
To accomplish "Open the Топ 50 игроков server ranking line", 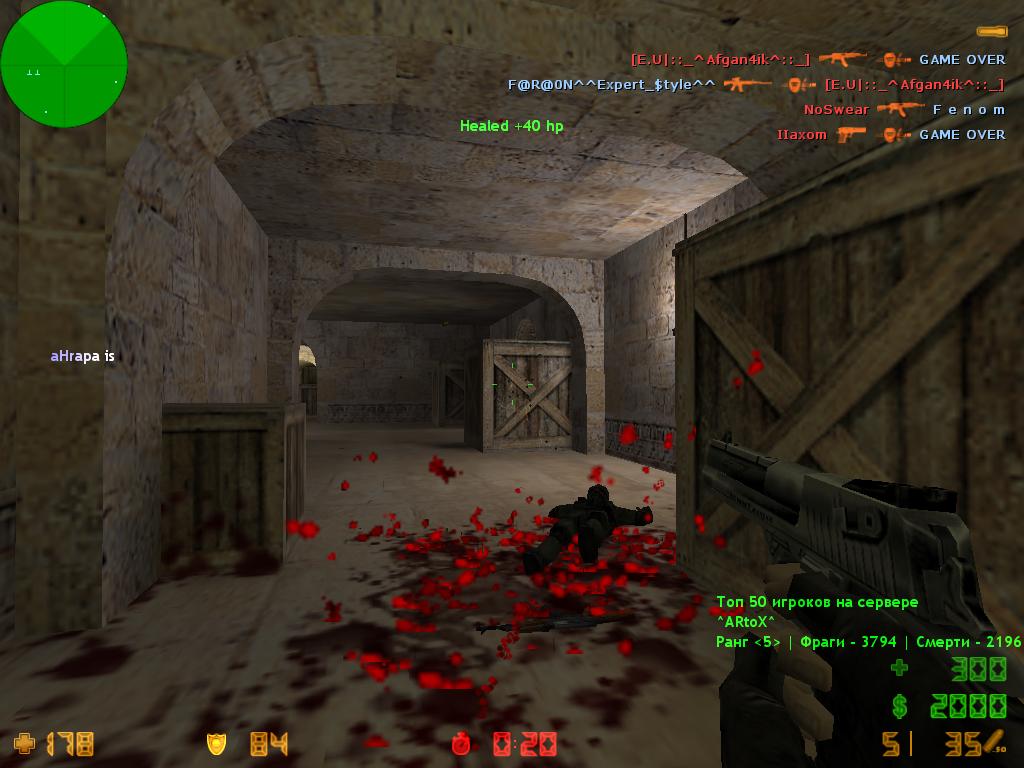I will [816, 602].
